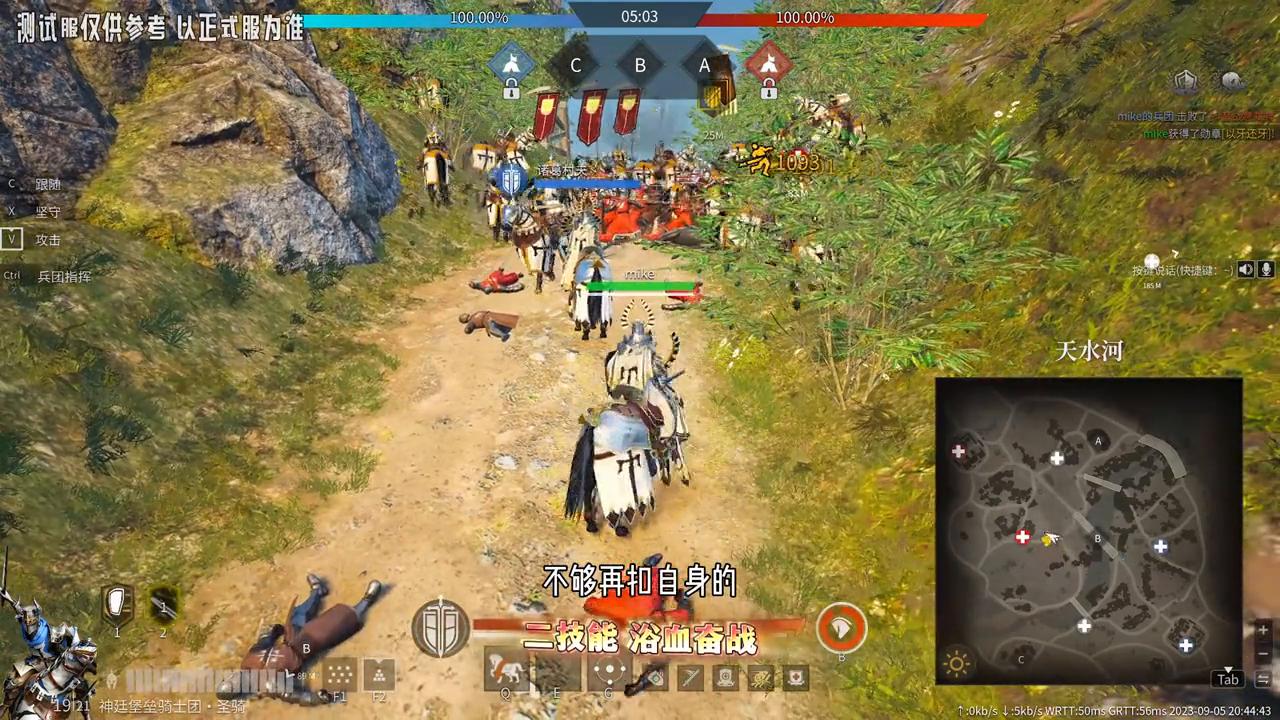Image resolution: width=1280 pixels, height=720 pixels.
Task: Toggle the blue team lock icon near point C
Action: [511, 88]
